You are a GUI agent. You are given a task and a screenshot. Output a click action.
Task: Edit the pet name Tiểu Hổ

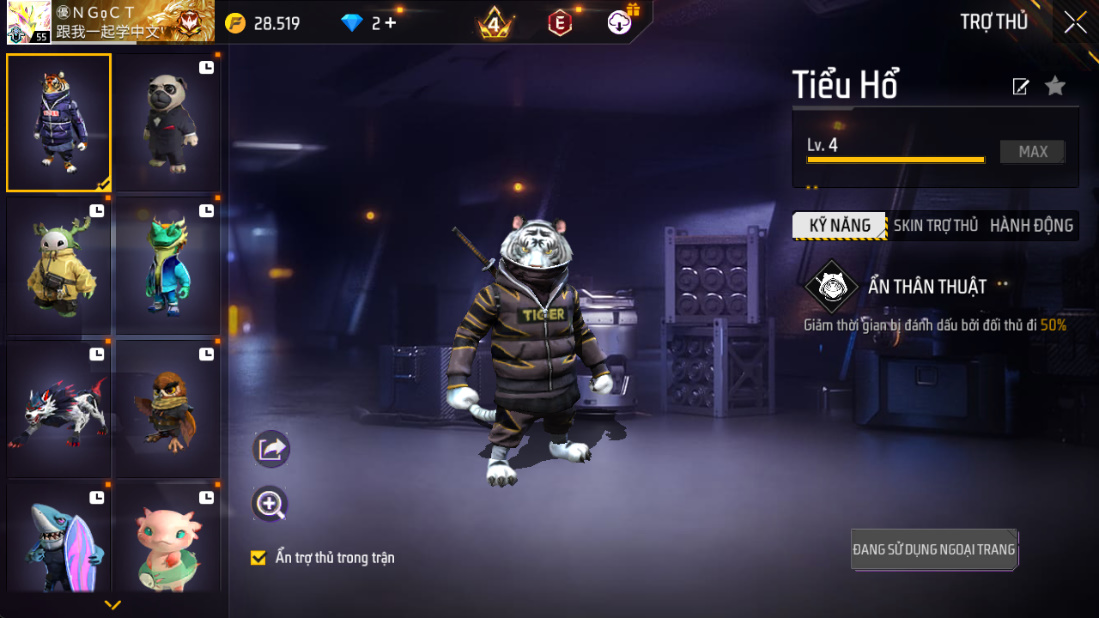click(x=1020, y=87)
